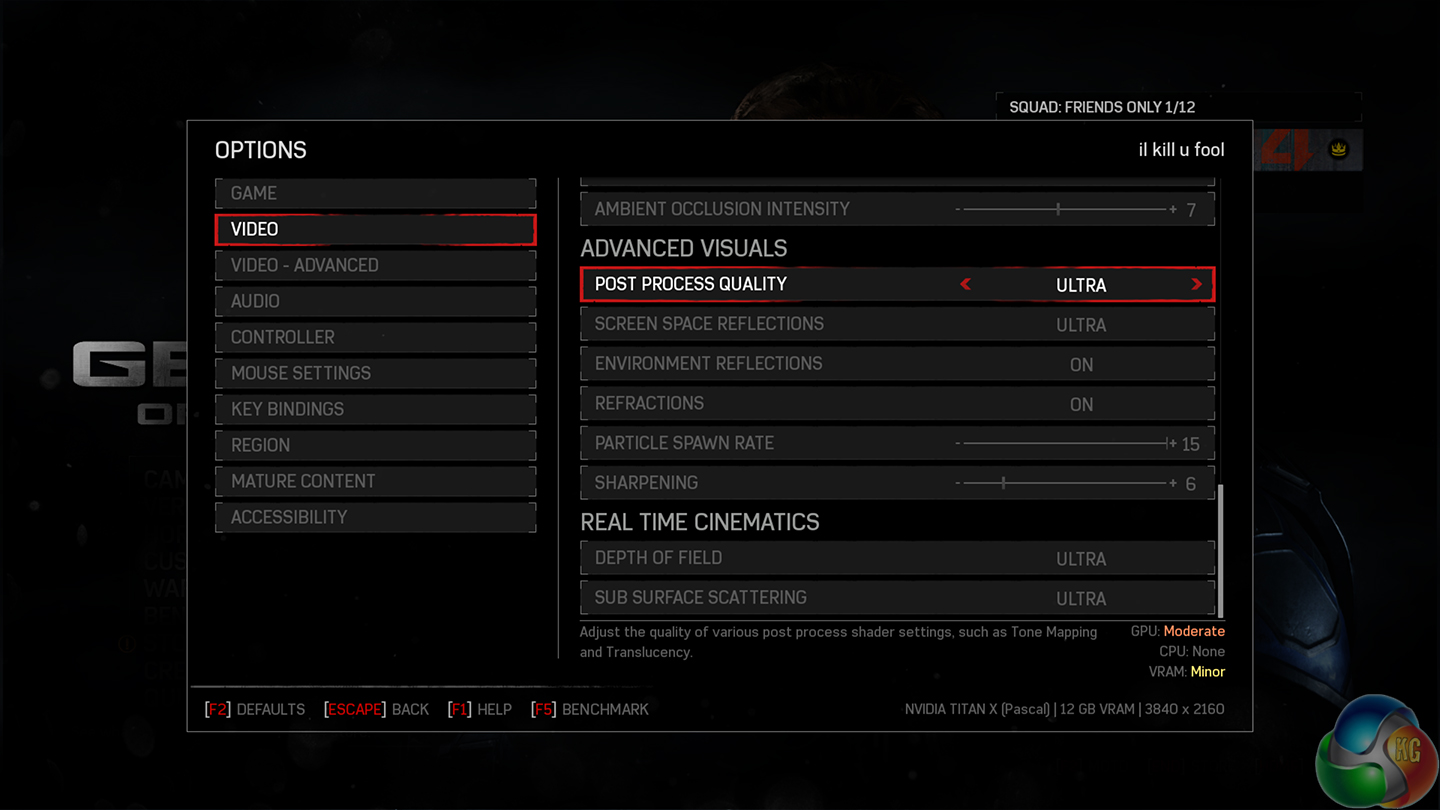Select the Controller options category
This screenshot has height=810, width=1440.
375,337
